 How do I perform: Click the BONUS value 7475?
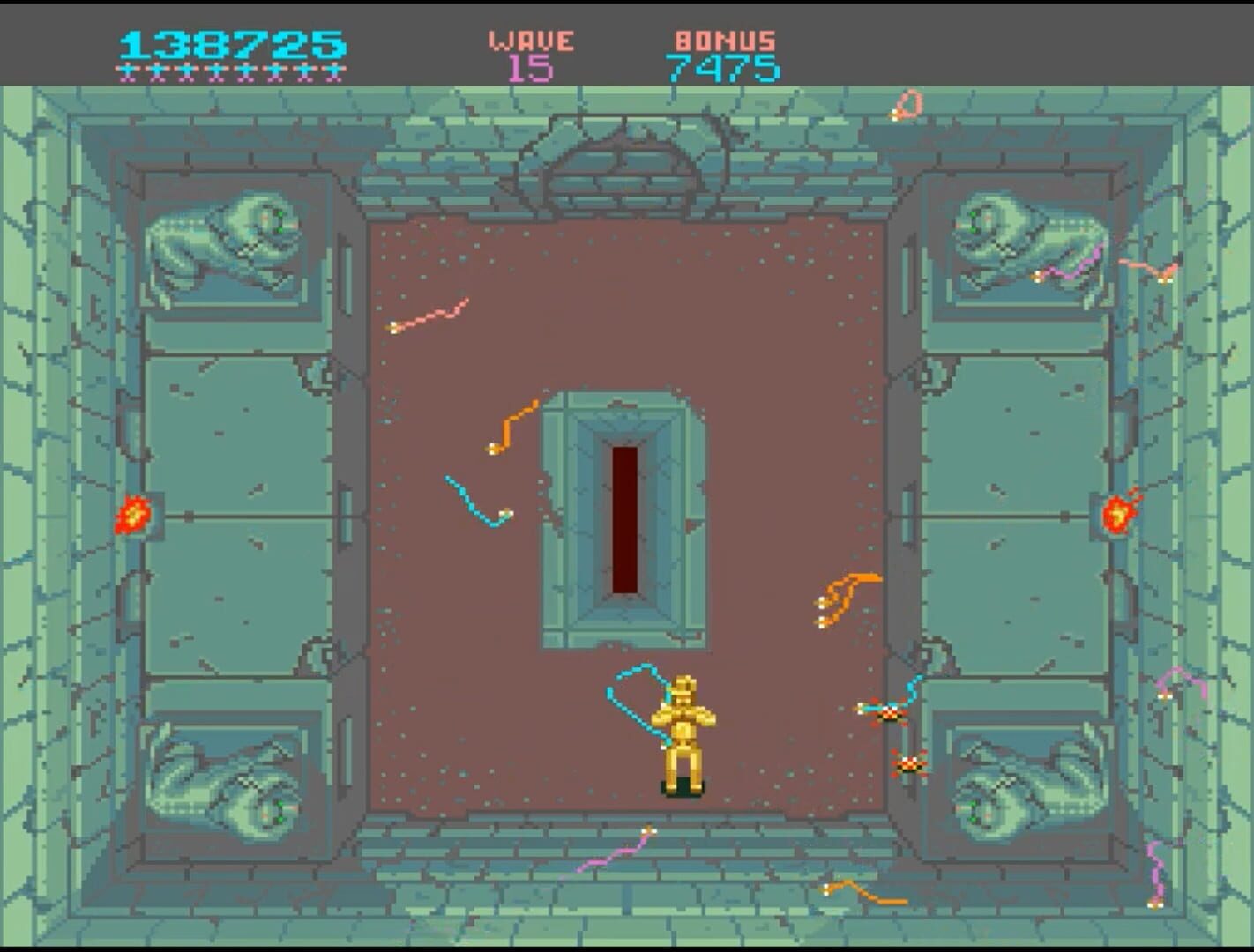click(725, 66)
